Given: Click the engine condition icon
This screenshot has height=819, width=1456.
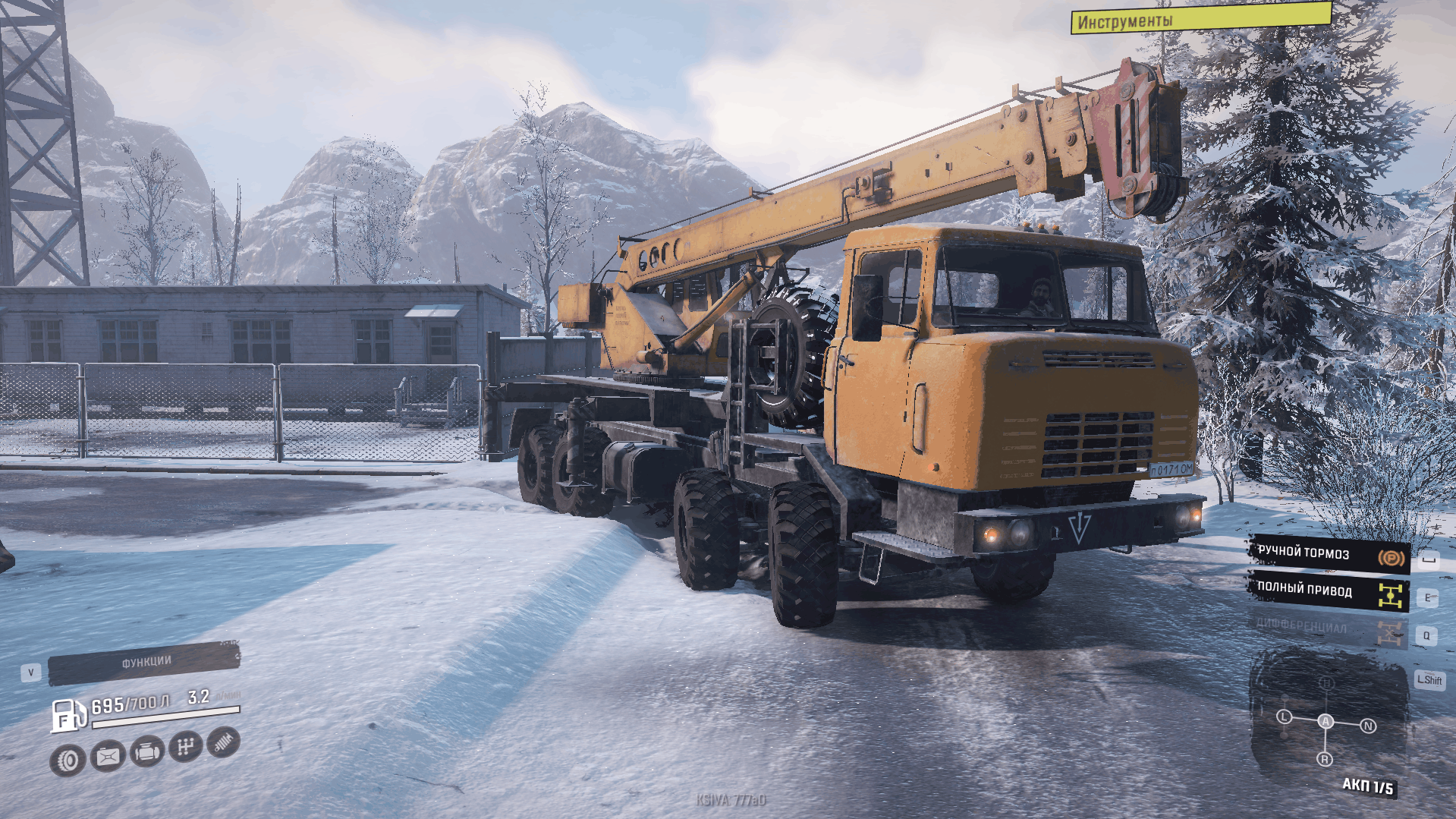Looking at the screenshot, I should click(146, 751).
